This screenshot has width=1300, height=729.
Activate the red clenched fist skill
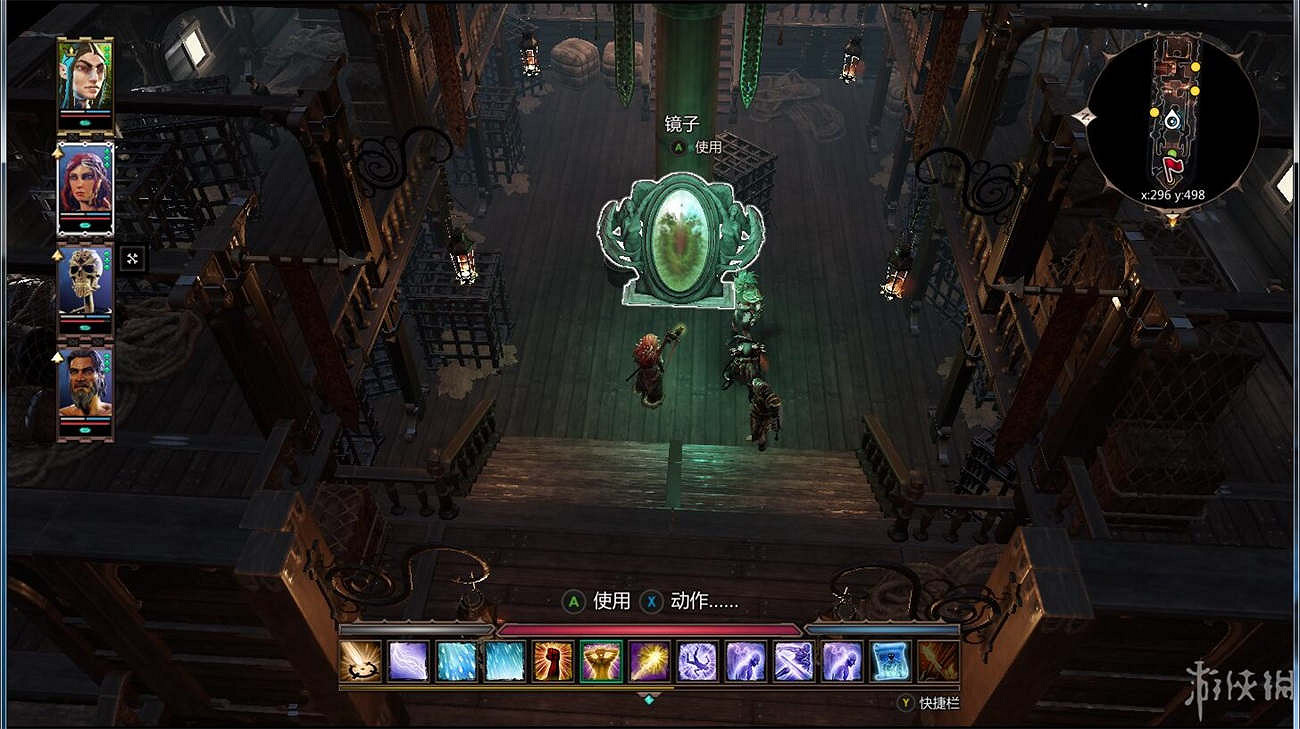(x=553, y=662)
